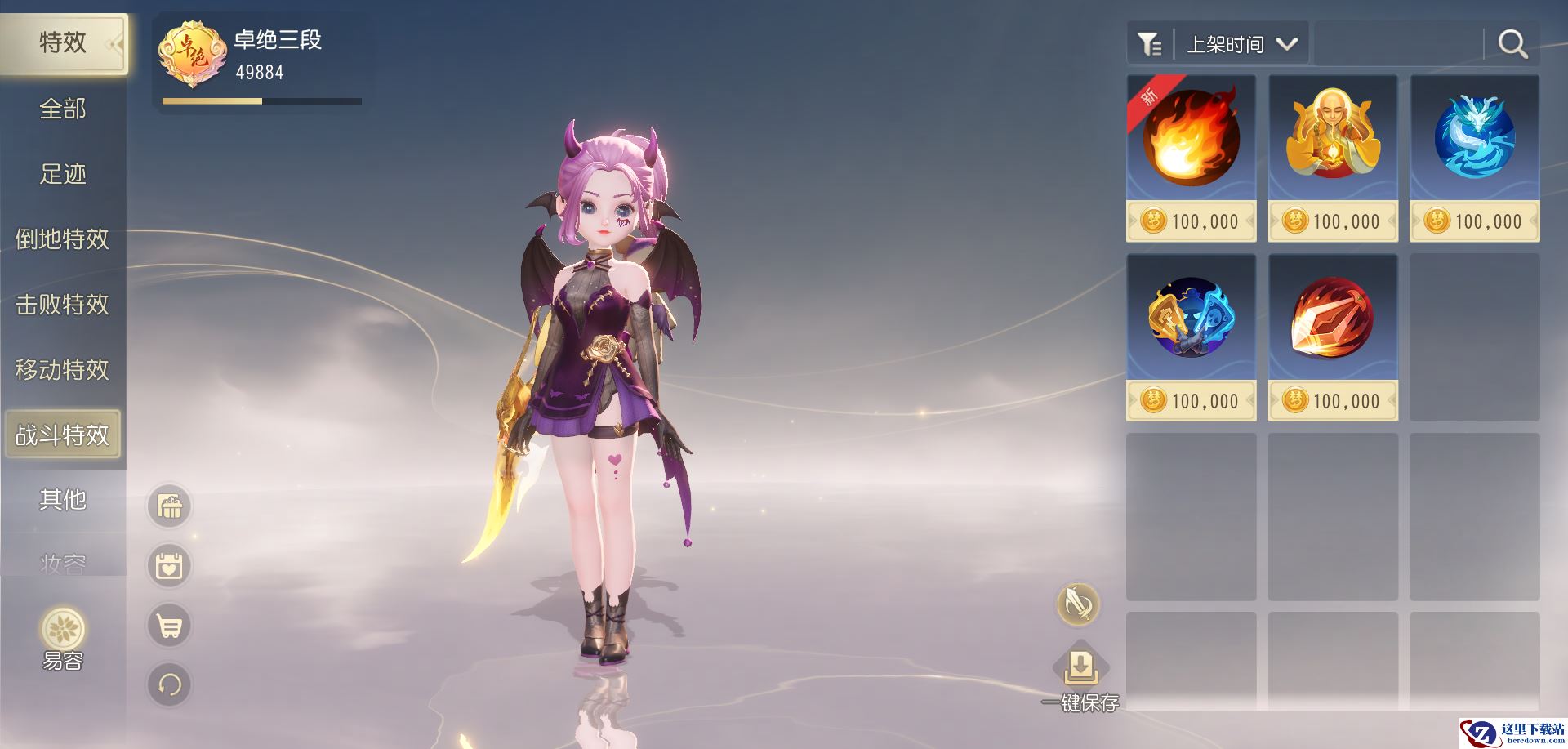The image size is (1568, 749).
Task: Choose the red crystal blade effect
Action: click(x=1332, y=319)
